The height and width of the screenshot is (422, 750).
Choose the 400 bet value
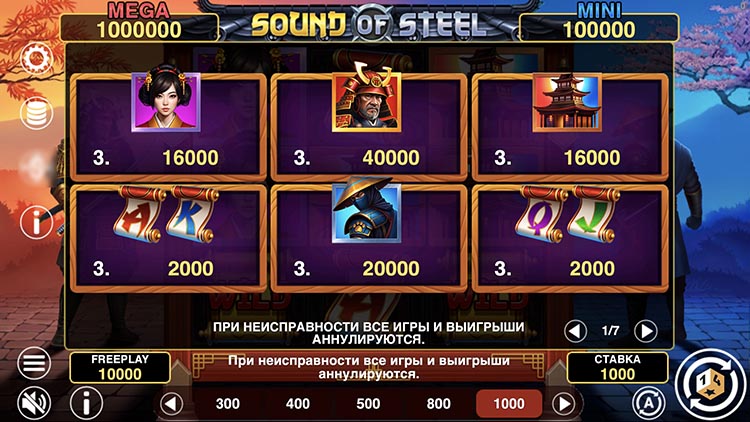pyautogui.click(x=298, y=404)
